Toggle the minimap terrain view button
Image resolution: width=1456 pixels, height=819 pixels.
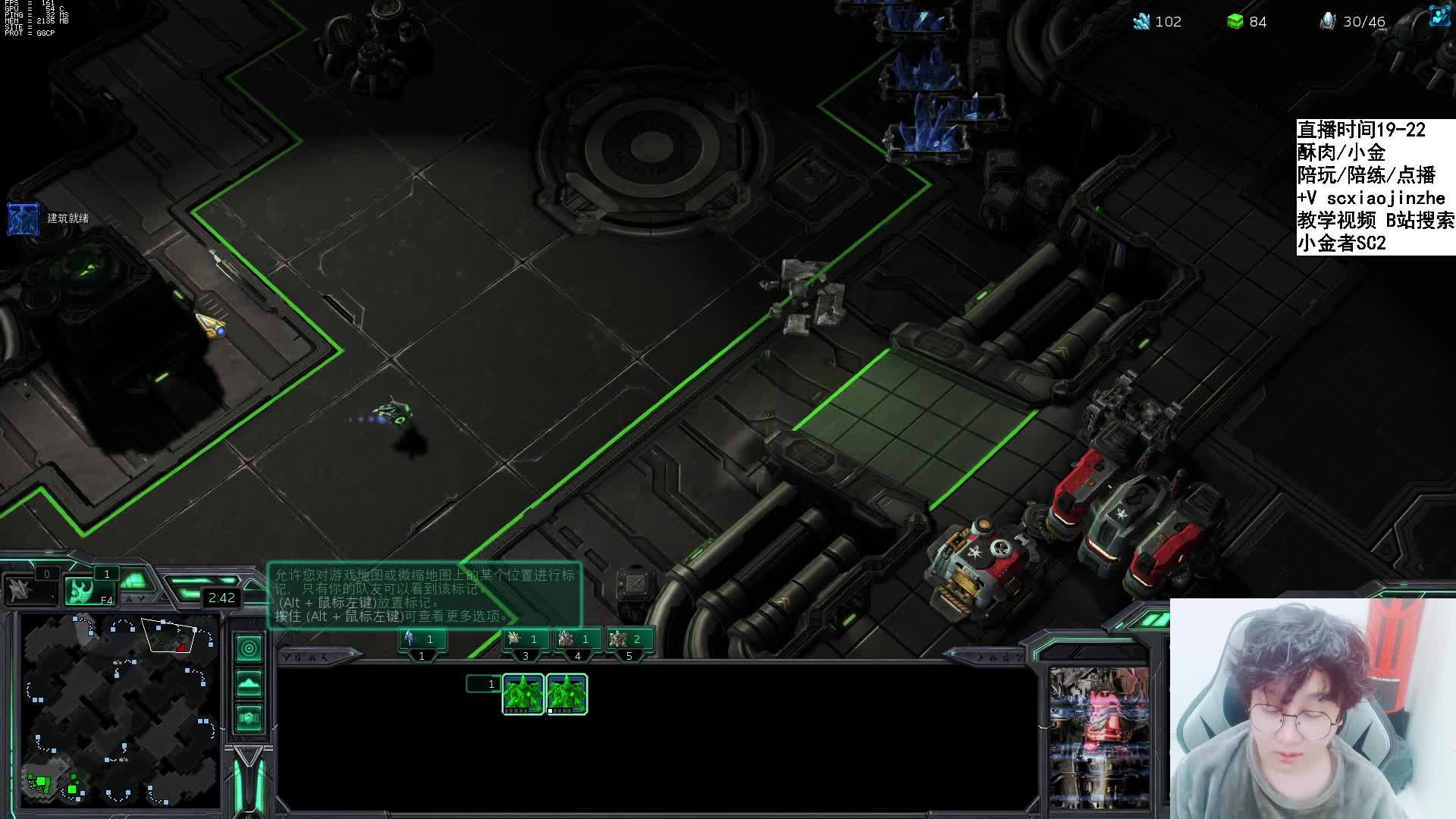(249, 683)
